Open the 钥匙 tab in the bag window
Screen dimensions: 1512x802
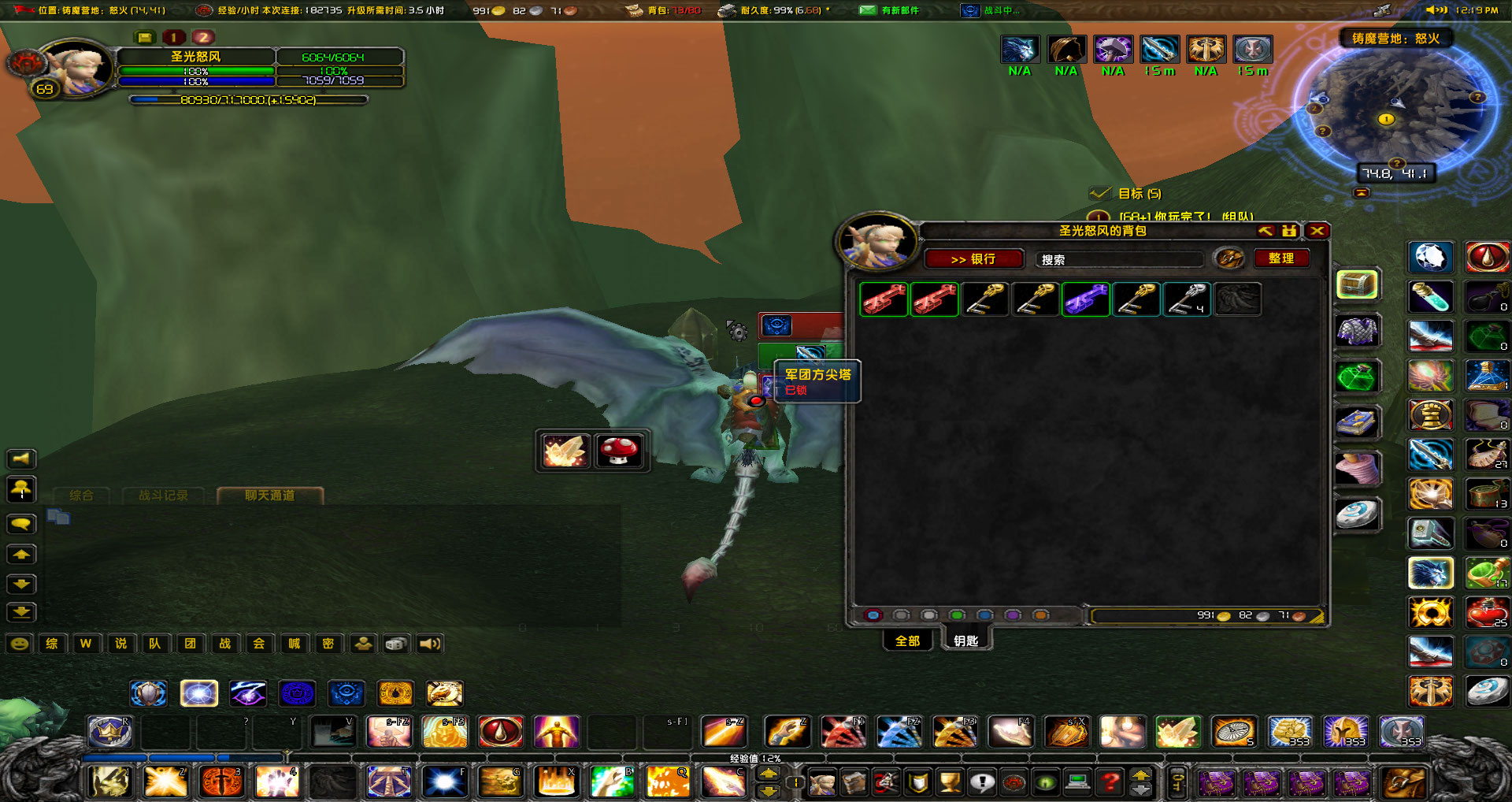tap(966, 640)
